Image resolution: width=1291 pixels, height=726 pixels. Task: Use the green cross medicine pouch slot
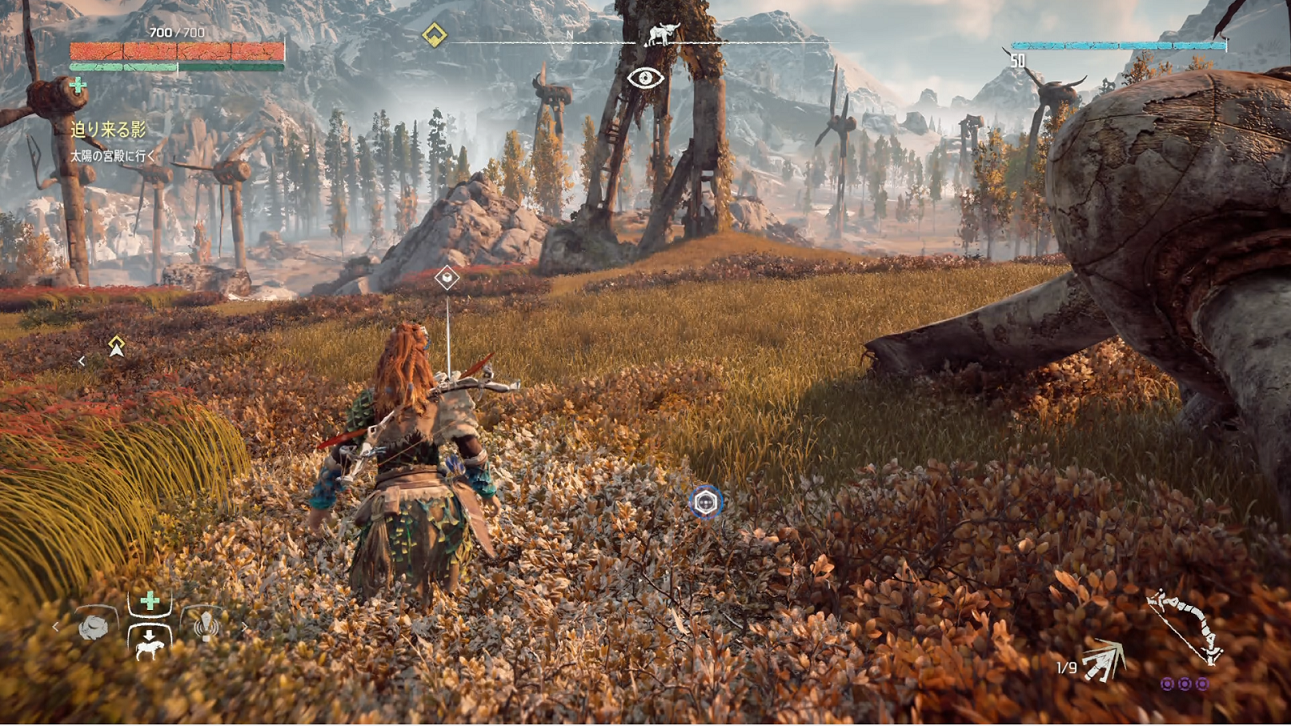click(150, 601)
